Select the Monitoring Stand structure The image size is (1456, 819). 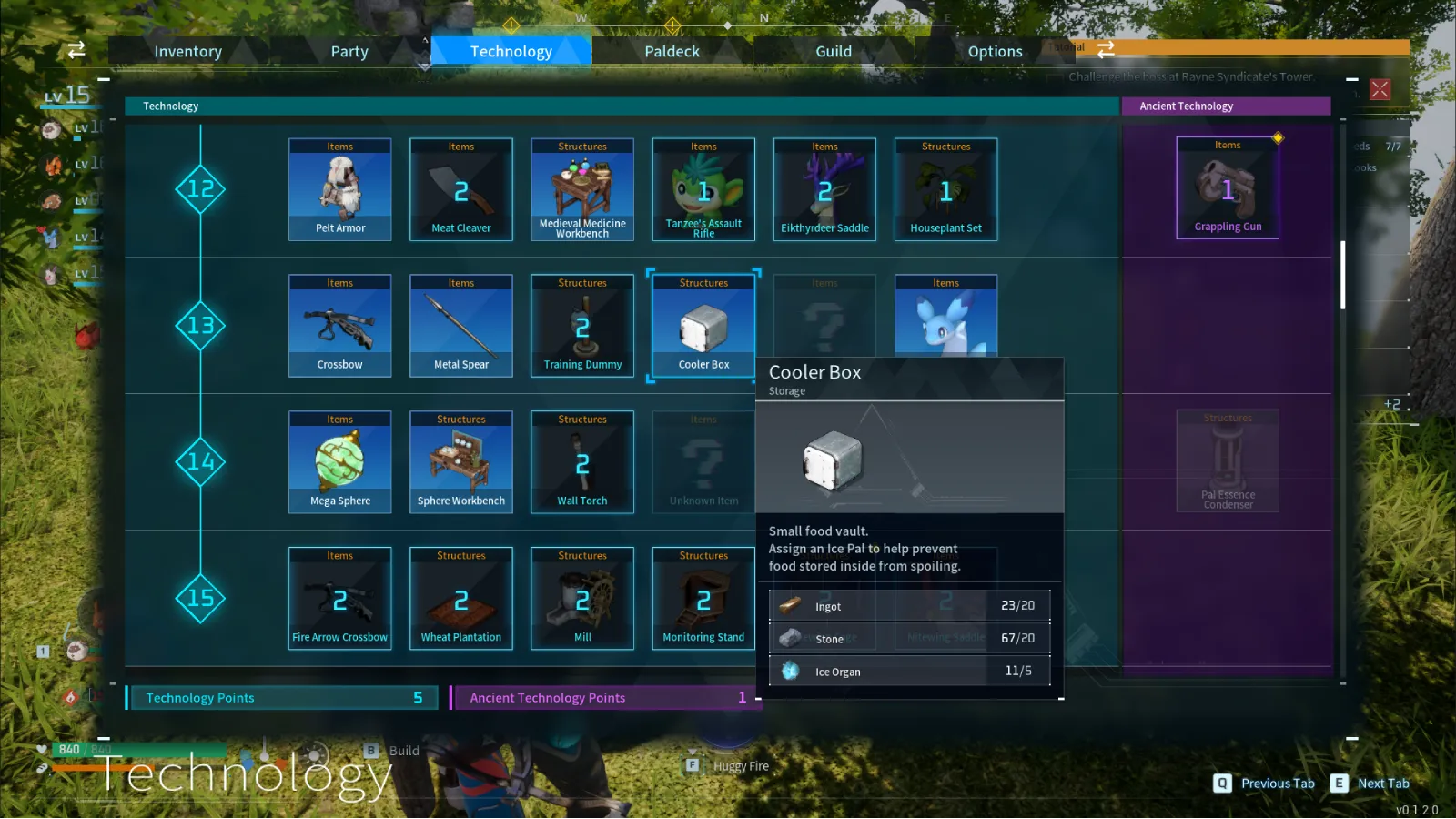[703, 599]
